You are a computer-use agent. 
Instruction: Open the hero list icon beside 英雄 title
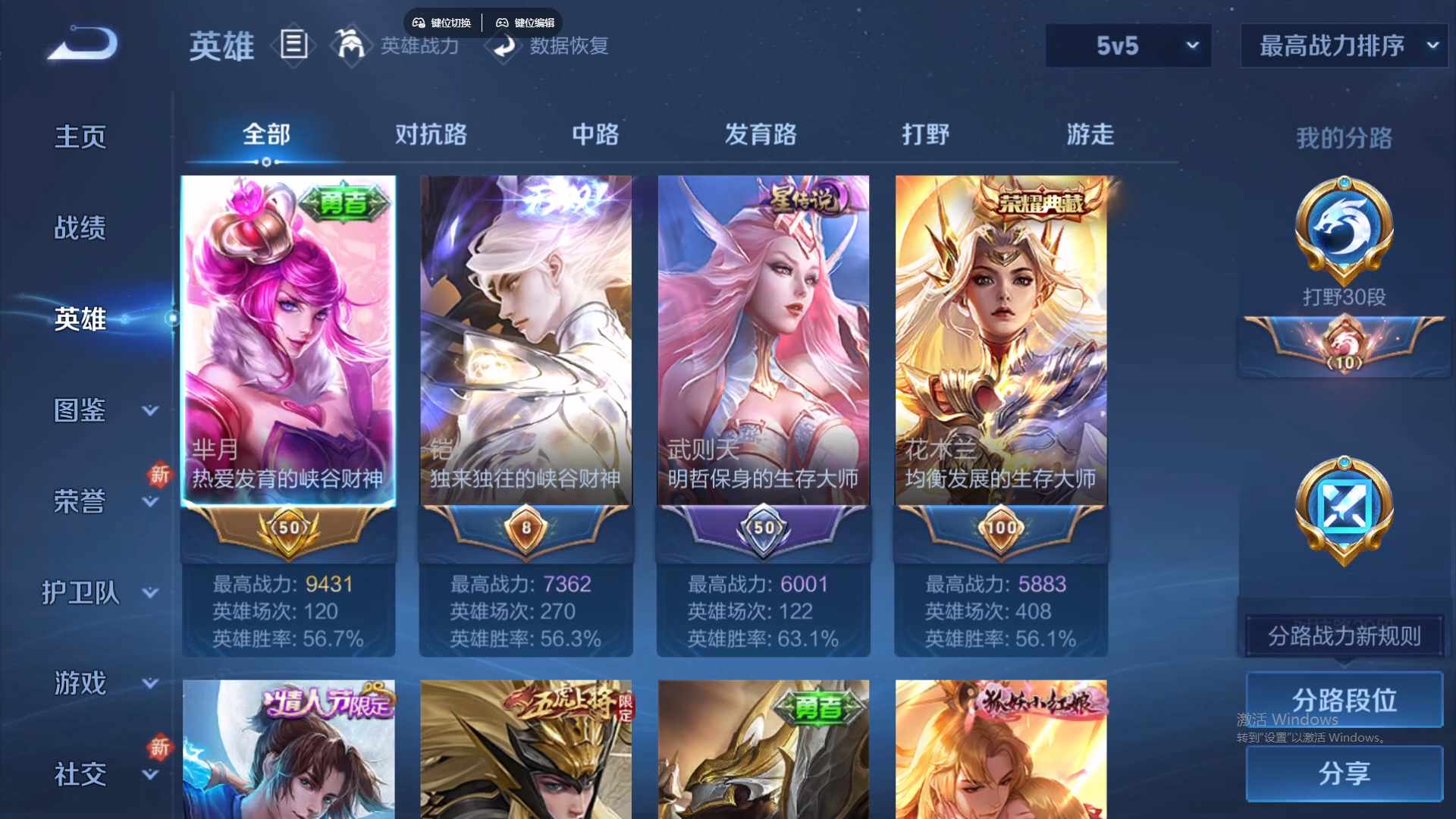[294, 45]
